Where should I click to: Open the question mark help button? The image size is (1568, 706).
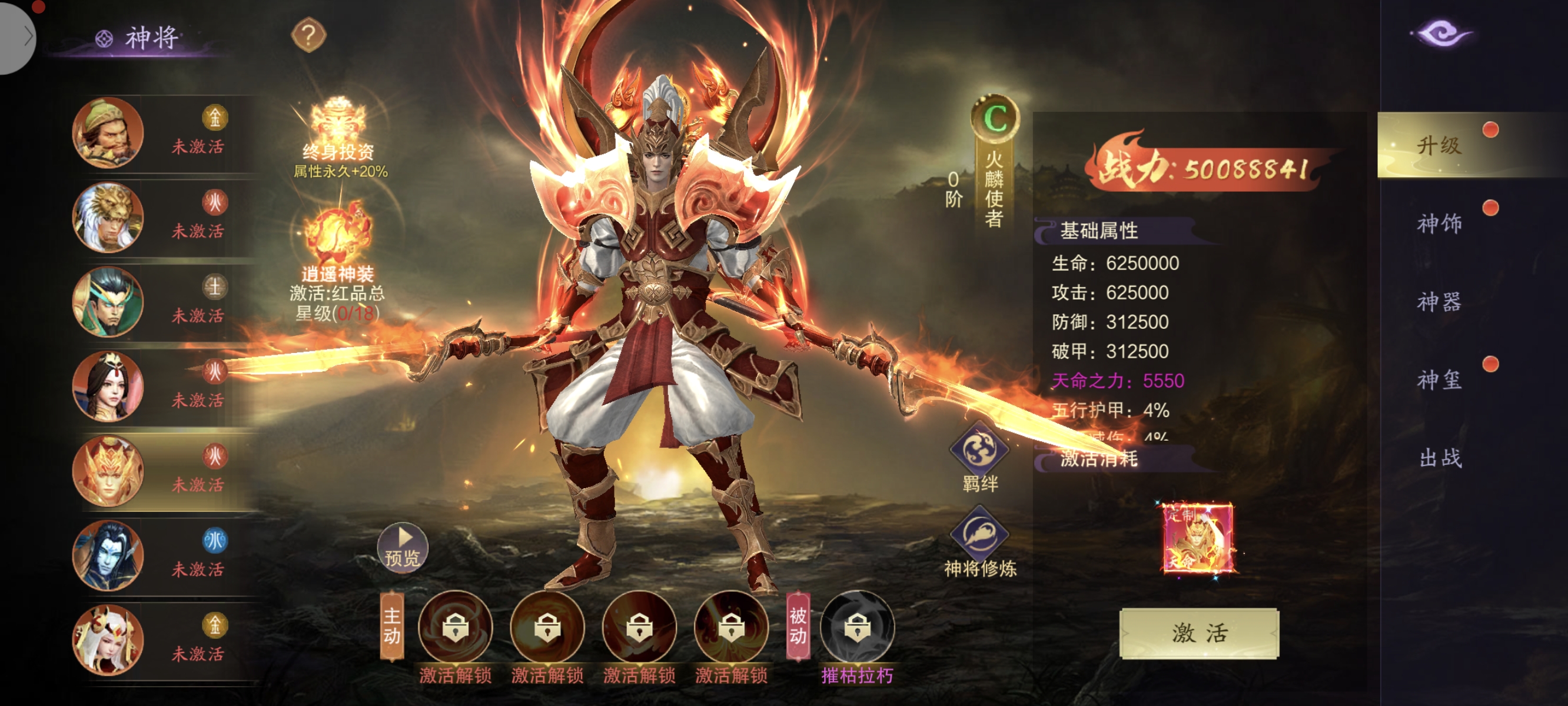(x=308, y=35)
